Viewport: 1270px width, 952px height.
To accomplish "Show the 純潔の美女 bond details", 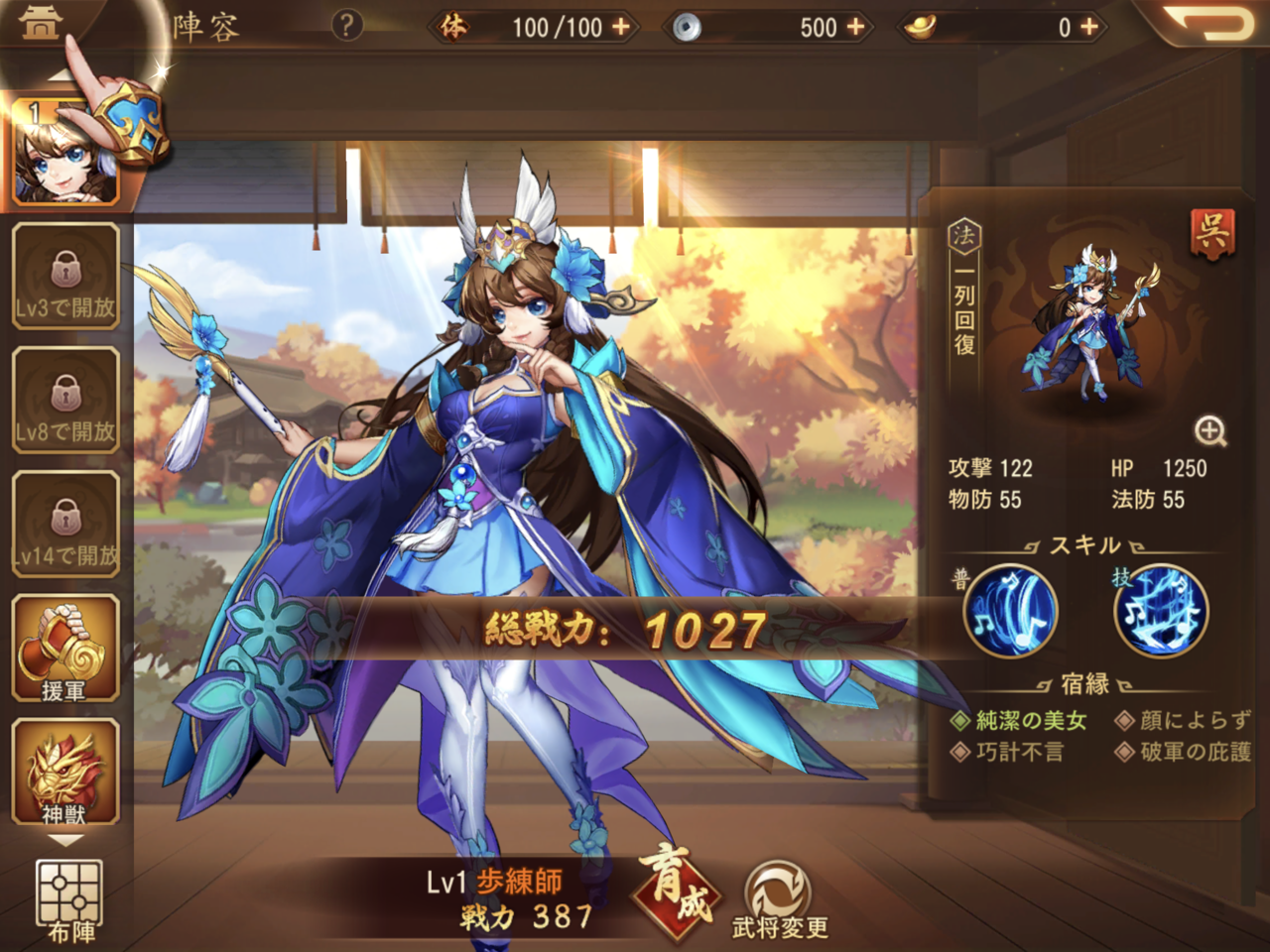I will coord(1020,721).
